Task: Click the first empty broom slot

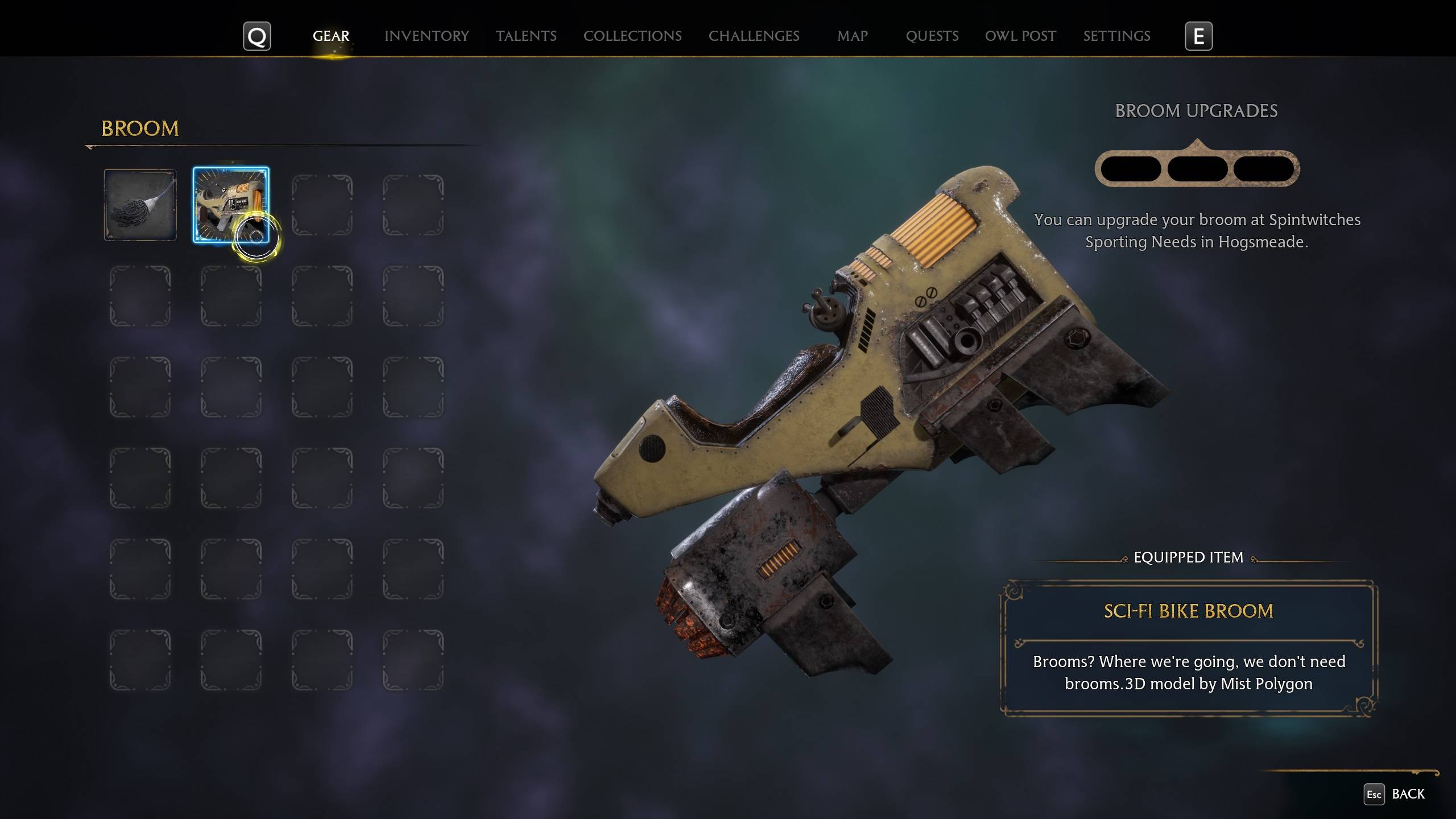Action: (323, 205)
